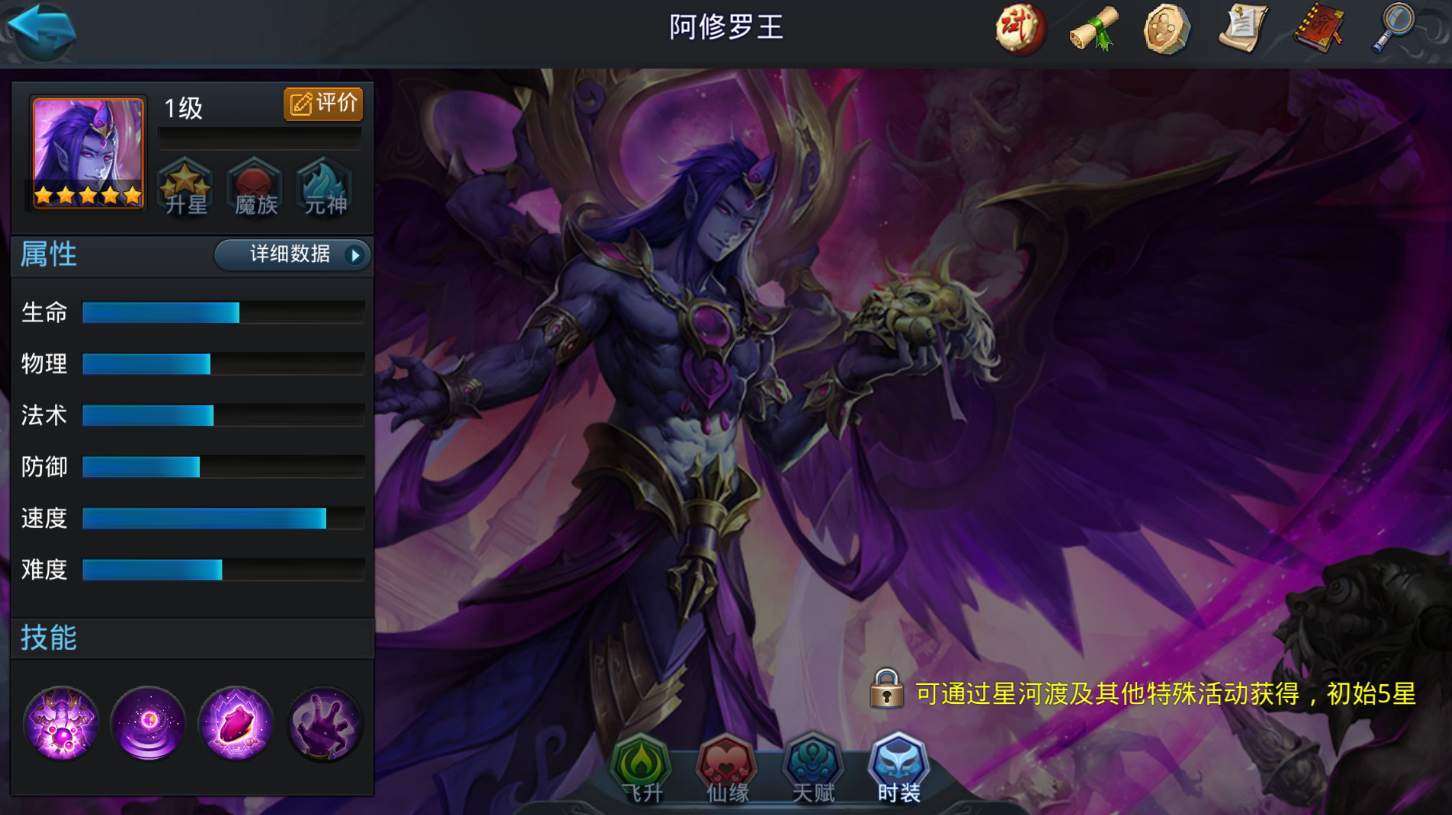
Task: Select the first skill icon in 技能 panel
Action: tap(61, 723)
